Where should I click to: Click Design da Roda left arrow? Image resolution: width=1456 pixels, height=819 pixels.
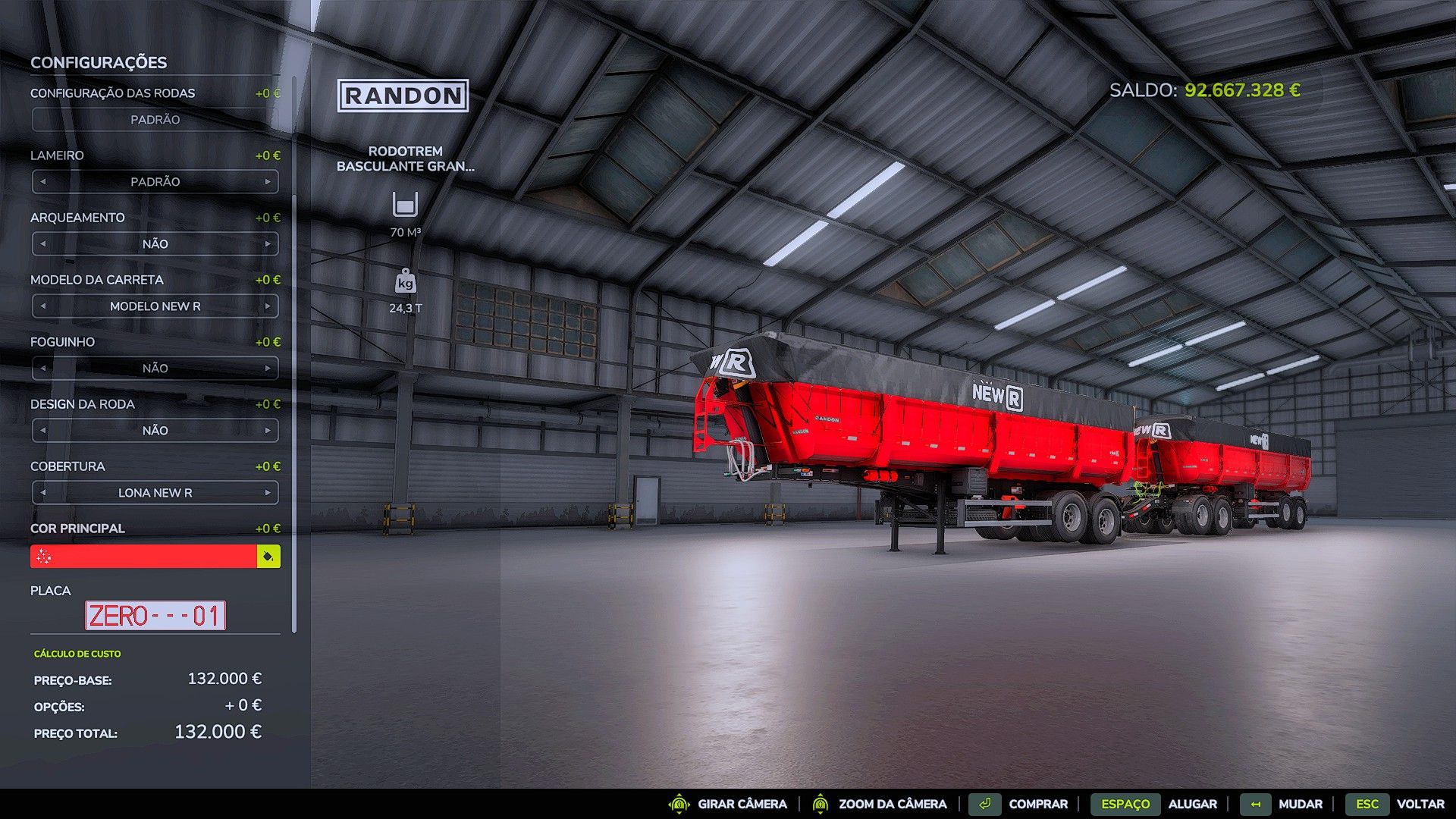tap(43, 431)
